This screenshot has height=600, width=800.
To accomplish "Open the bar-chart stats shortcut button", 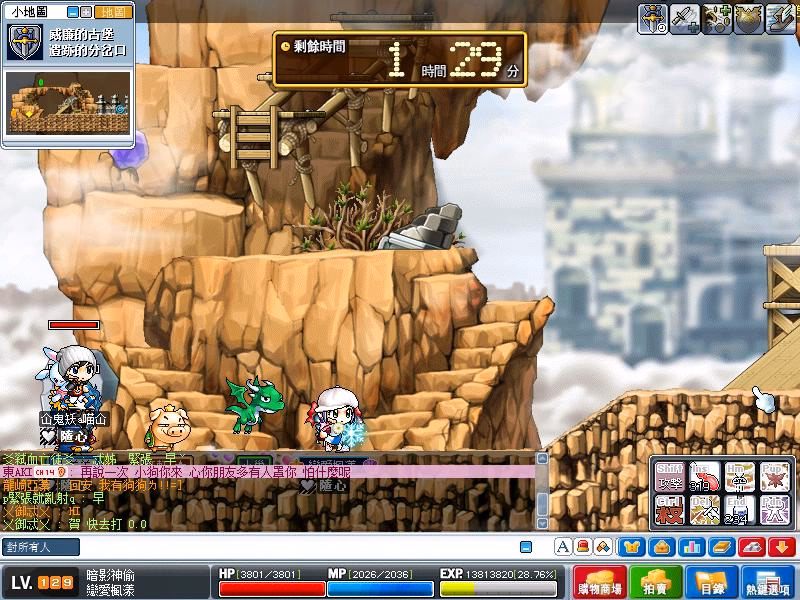I will [x=691, y=547].
